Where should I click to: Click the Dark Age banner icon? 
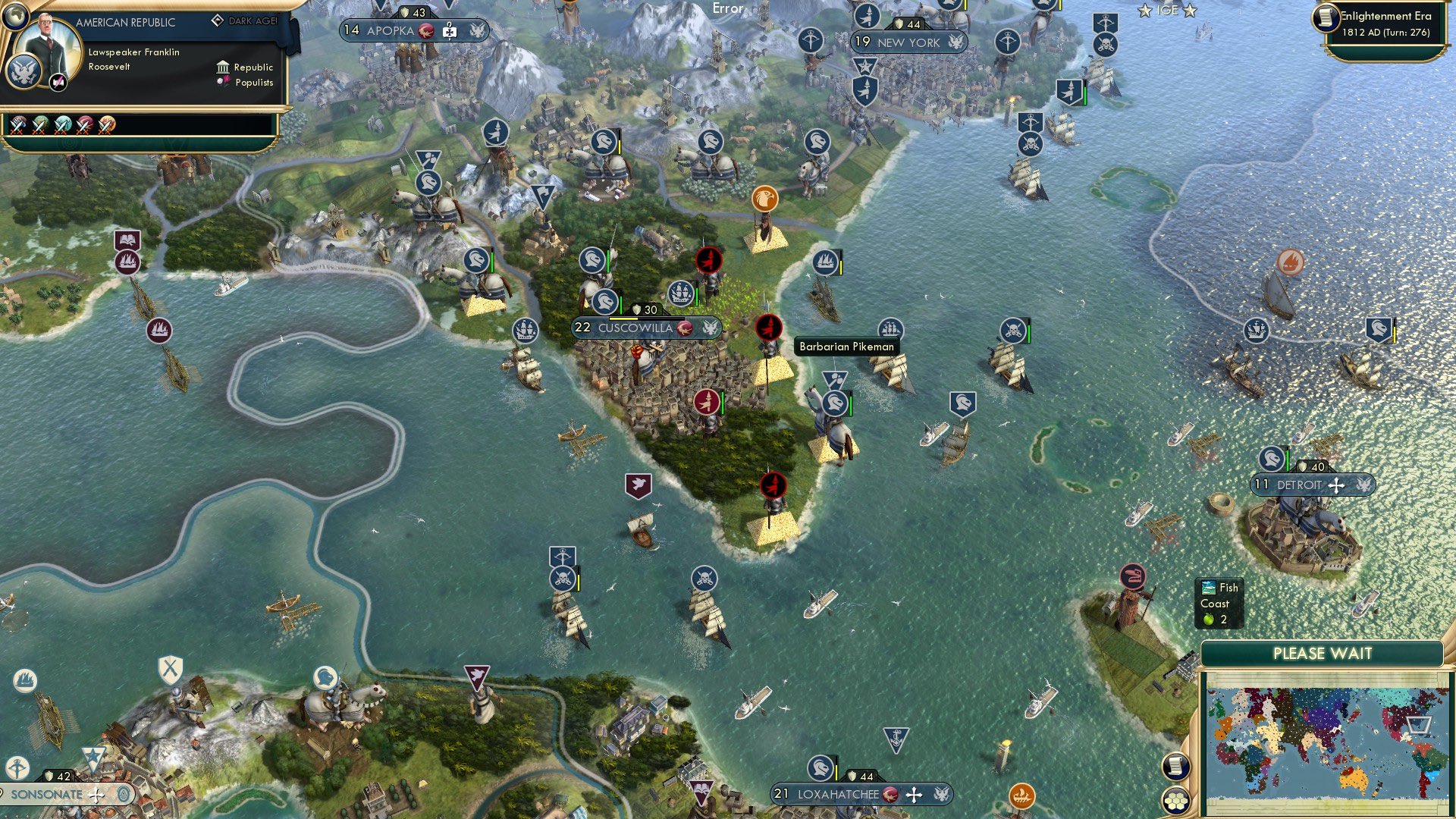click(x=218, y=20)
